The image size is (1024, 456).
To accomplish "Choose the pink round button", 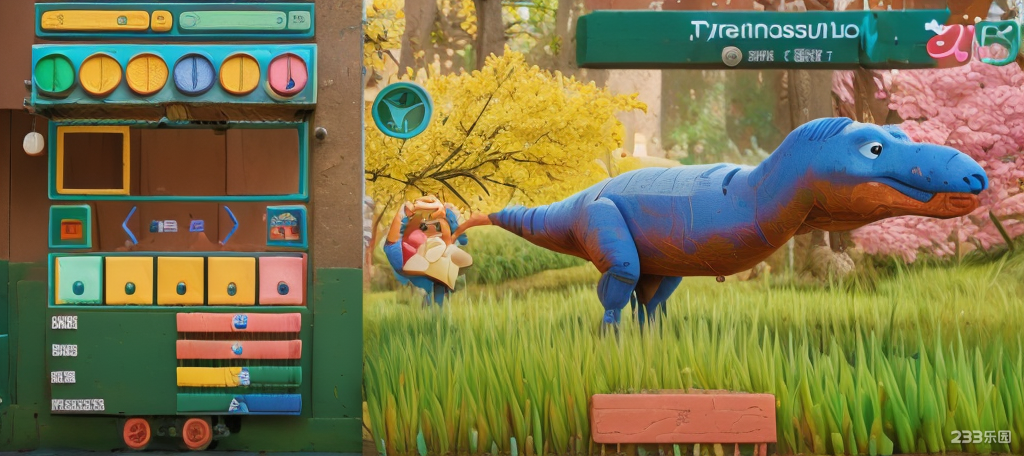I will (x=288, y=74).
